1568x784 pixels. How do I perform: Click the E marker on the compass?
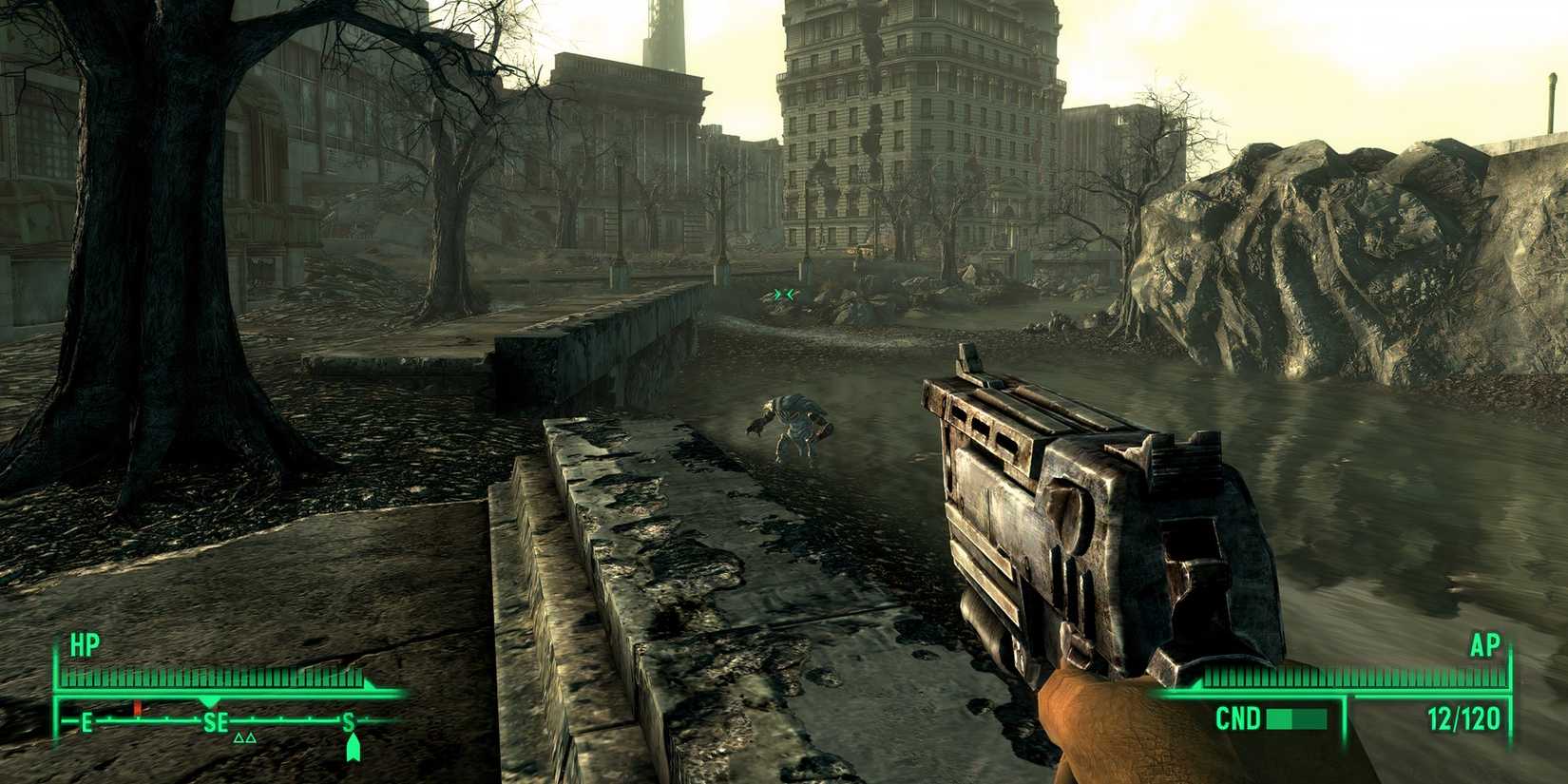click(86, 719)
